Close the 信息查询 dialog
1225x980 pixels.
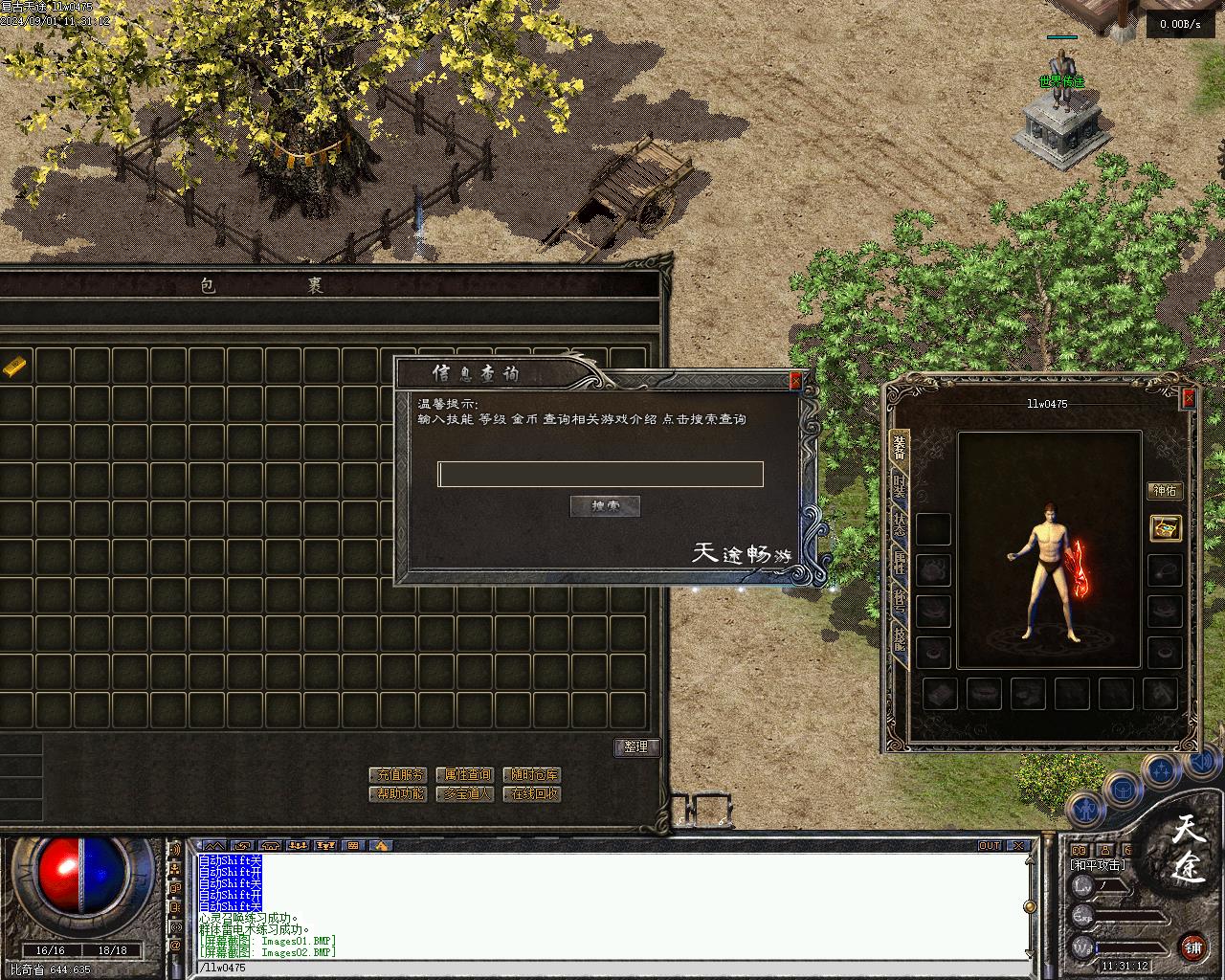794,381
